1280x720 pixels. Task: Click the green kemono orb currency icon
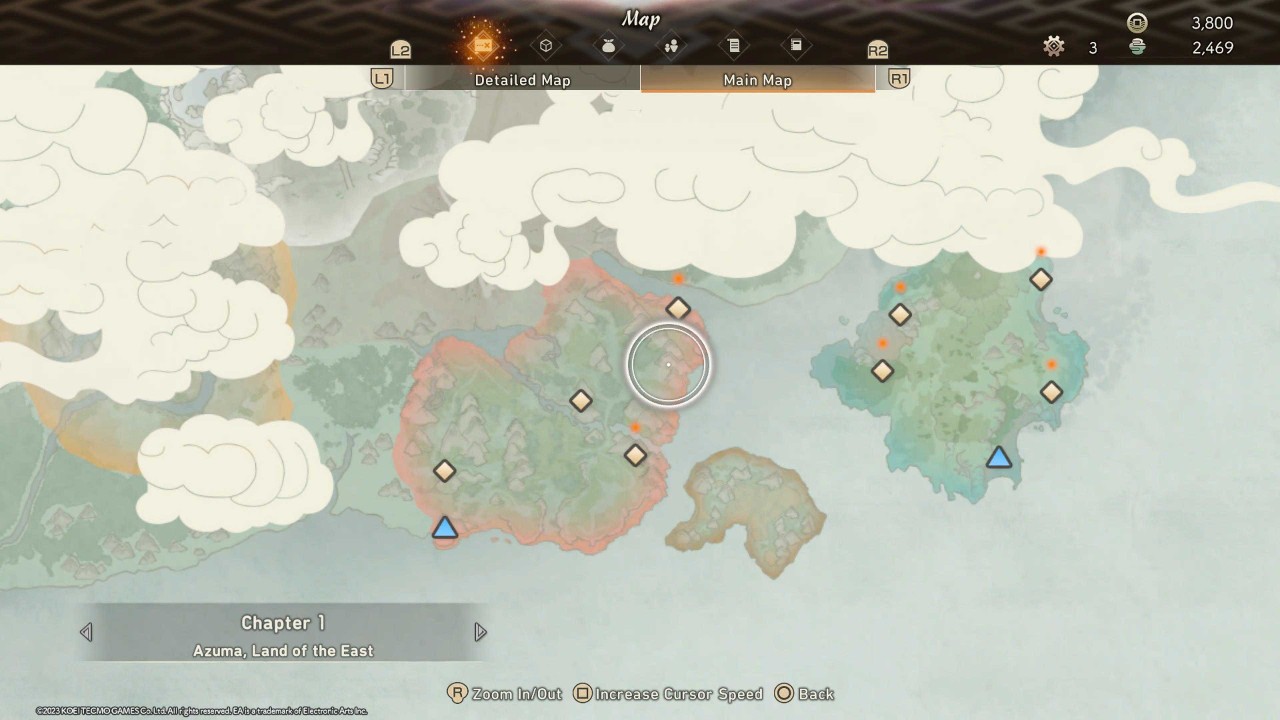click(x=1138, y=46)
